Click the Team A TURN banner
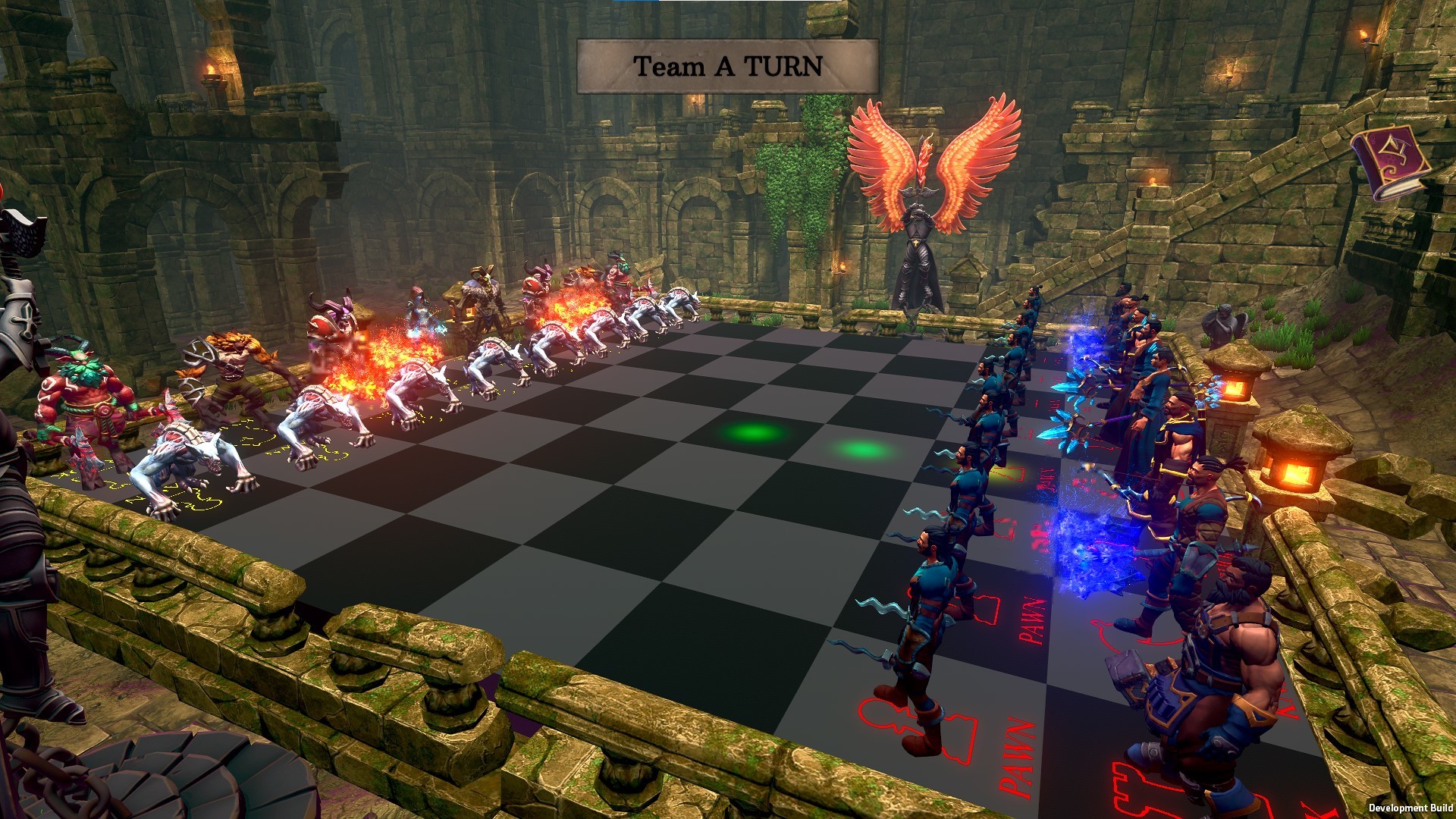The width and height of the screenshot is (1456, 819). (x=726, y=64)
